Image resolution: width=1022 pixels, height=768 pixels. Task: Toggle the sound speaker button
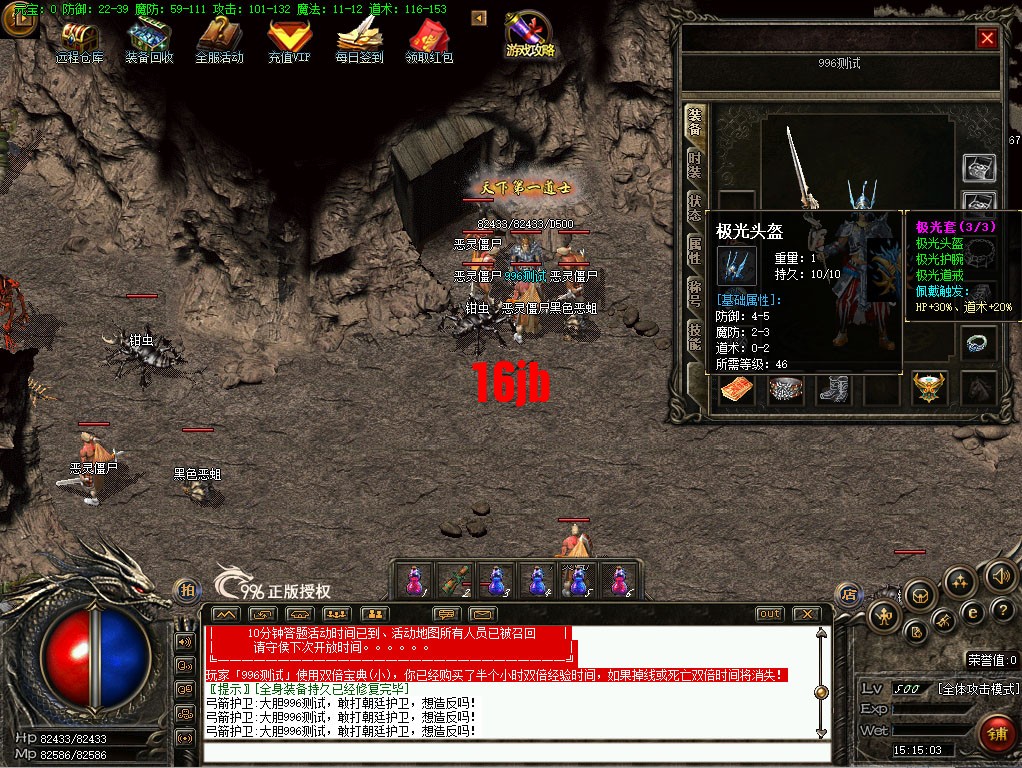pos(1000,575)
